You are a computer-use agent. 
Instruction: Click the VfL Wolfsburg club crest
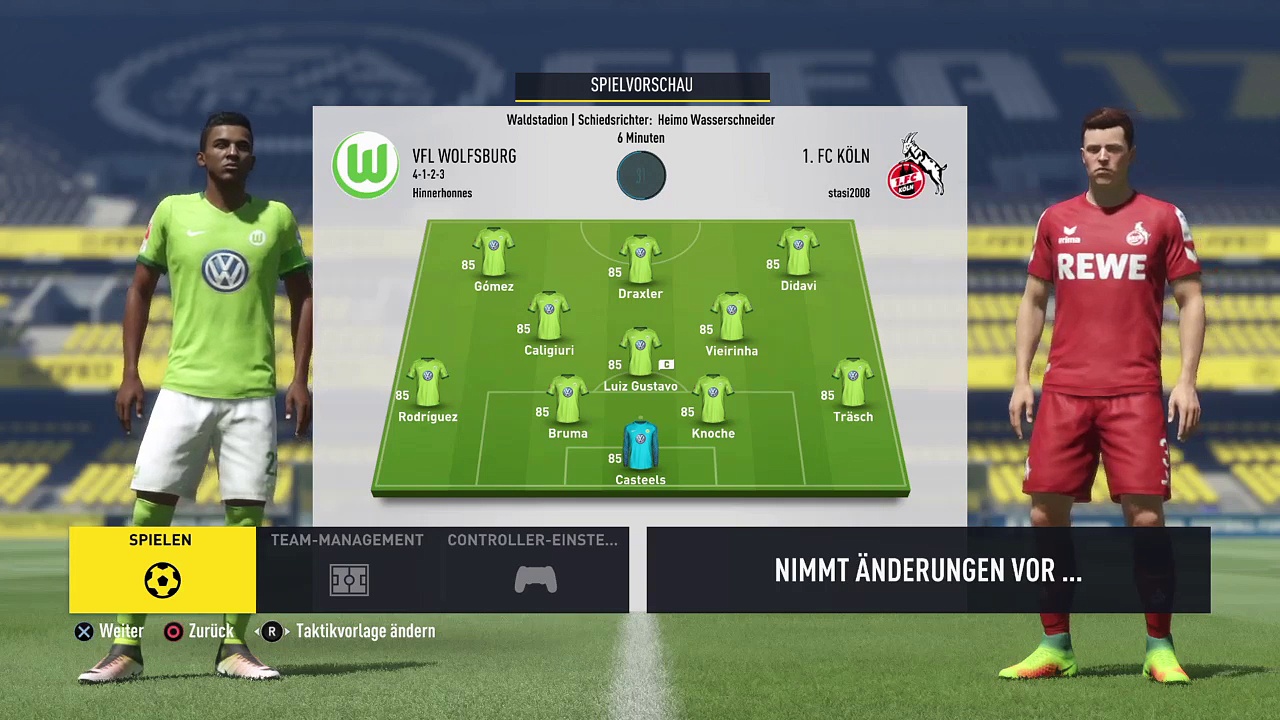366,166
